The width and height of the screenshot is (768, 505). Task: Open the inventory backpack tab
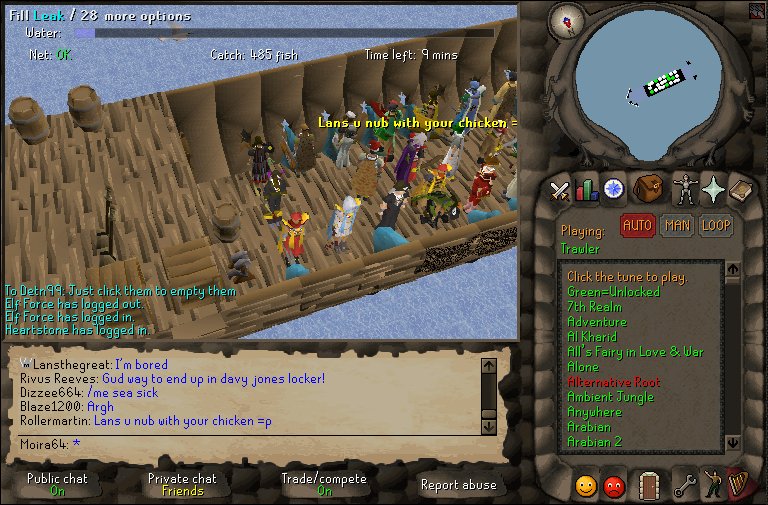(x=647, y=188)
